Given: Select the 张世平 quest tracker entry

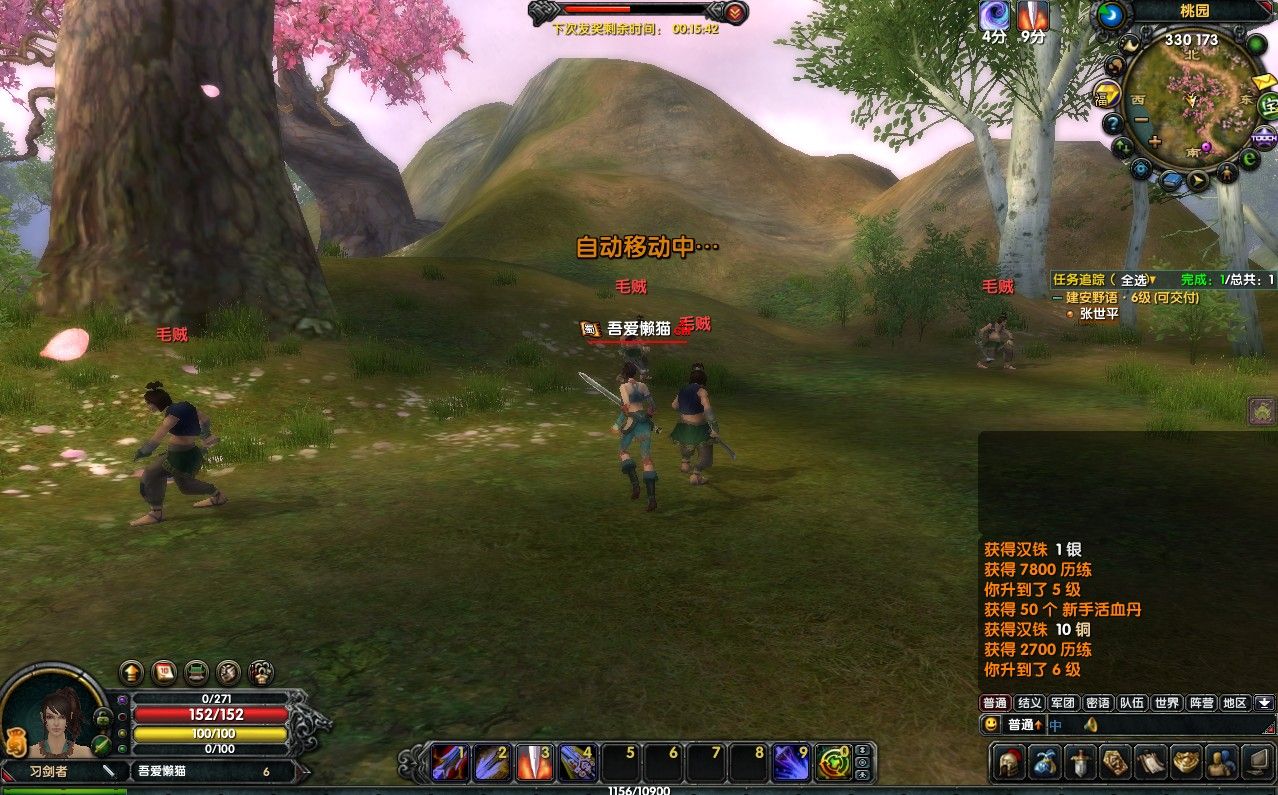Looking at the screenshot, I should 1099,314.
